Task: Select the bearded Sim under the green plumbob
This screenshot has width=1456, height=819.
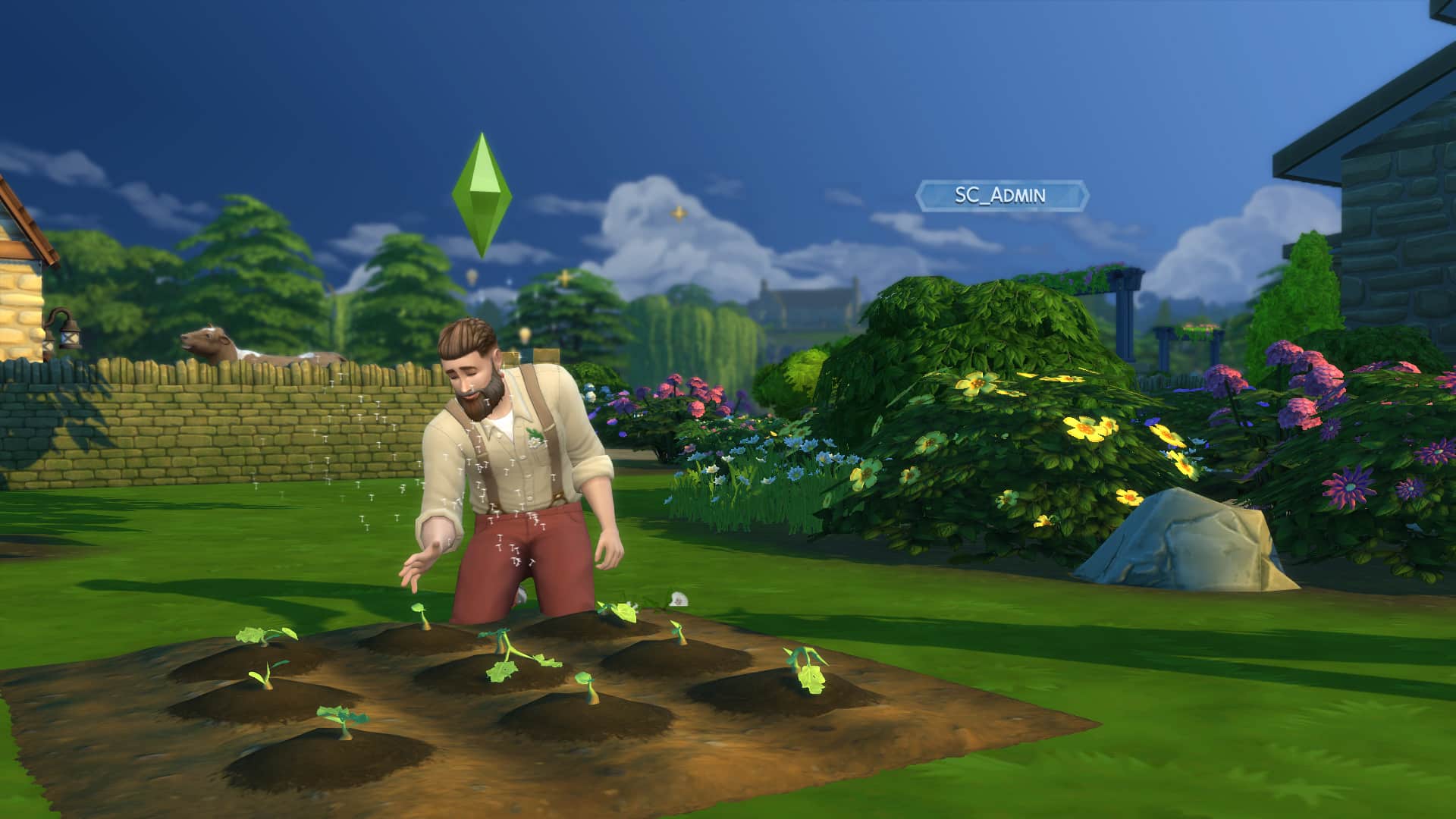Action: pyautogui.click(x=516, y=470)
